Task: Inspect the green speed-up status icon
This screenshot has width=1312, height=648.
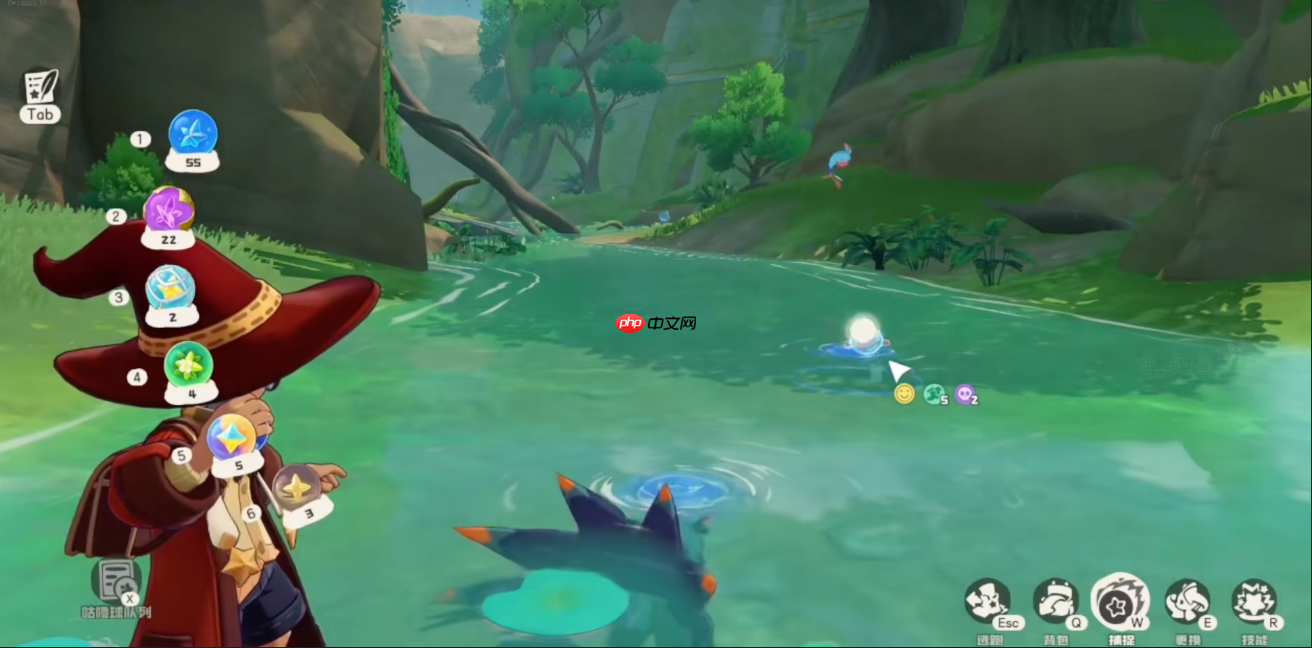Action: click(x=934, y=394)
